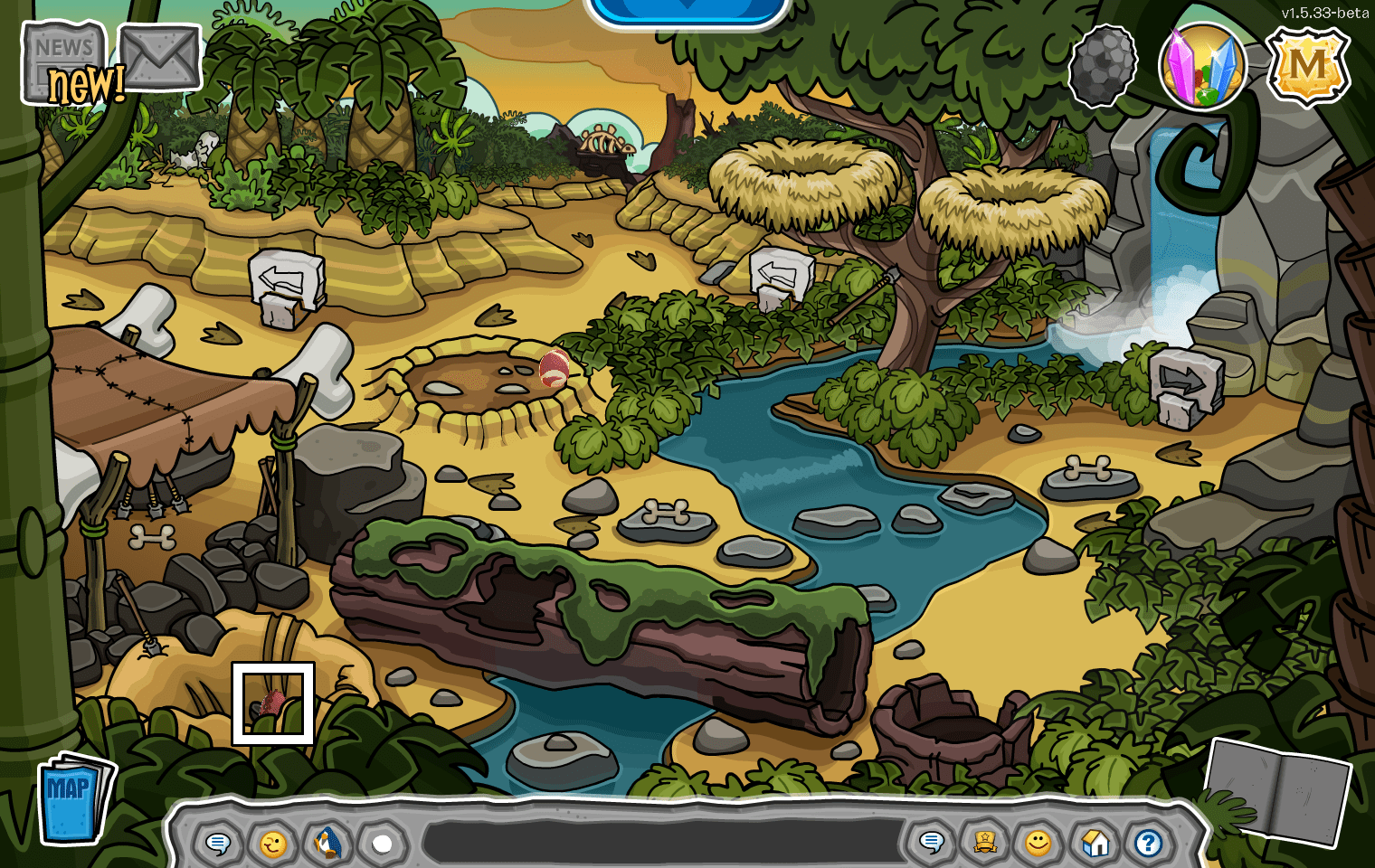This screenshot has height=868, width=1375.
Task: Open the blue MAP
Action: click(x=74, y=796)
